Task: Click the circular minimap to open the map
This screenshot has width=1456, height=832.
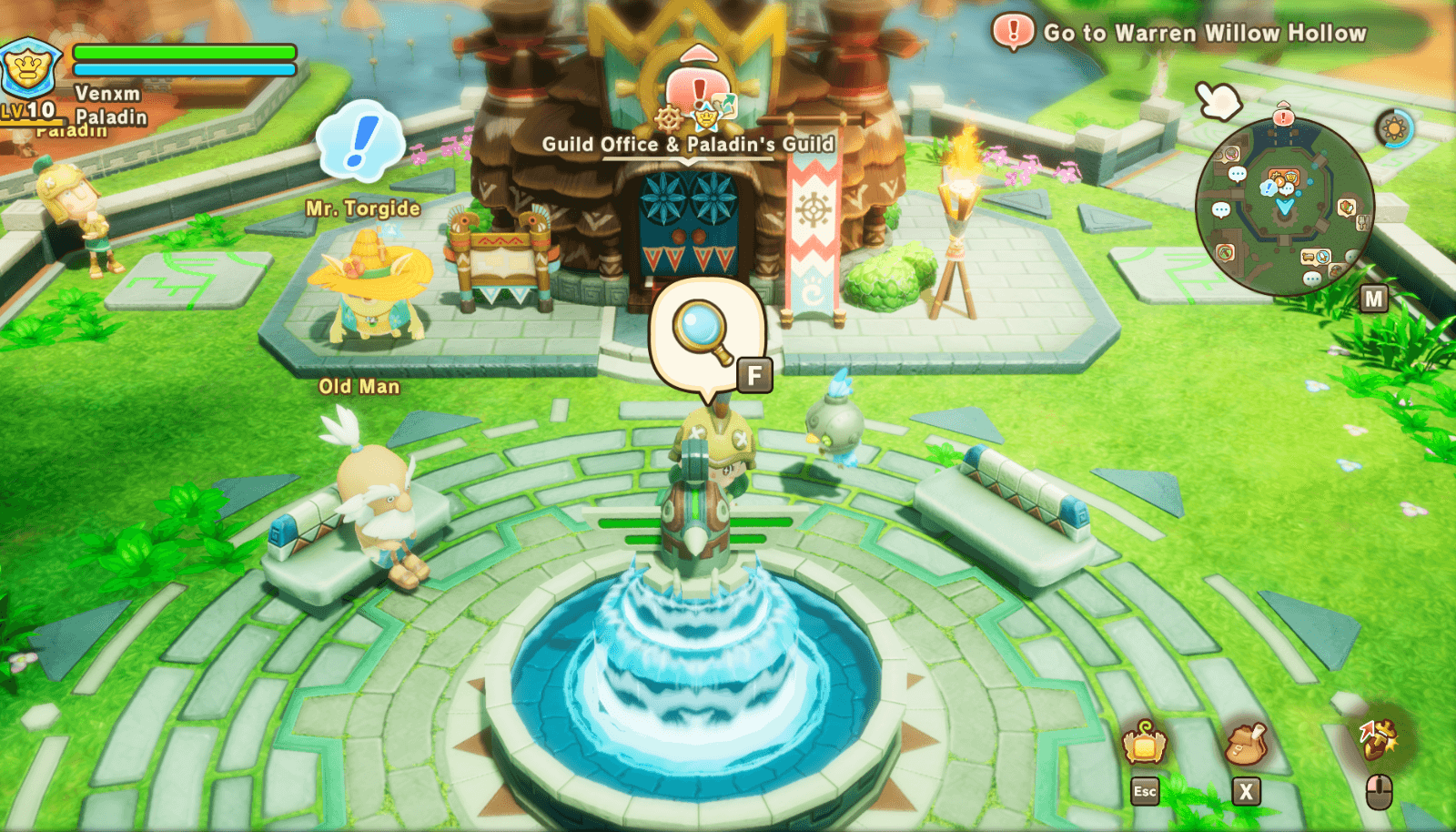Action: [x=1283, y=209]
